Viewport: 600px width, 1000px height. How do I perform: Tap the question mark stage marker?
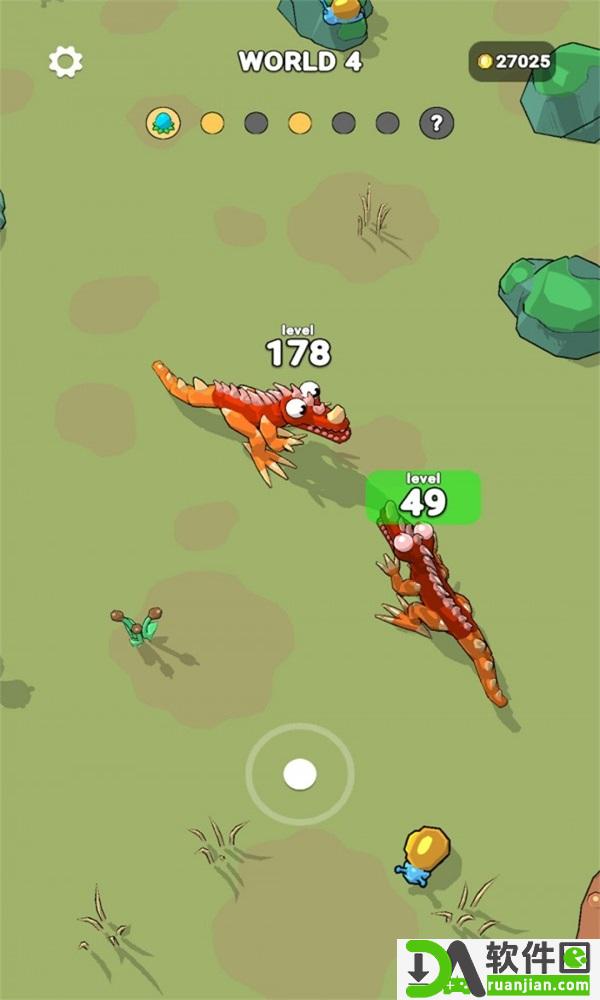pyautogui.click(x=436, y=123)
